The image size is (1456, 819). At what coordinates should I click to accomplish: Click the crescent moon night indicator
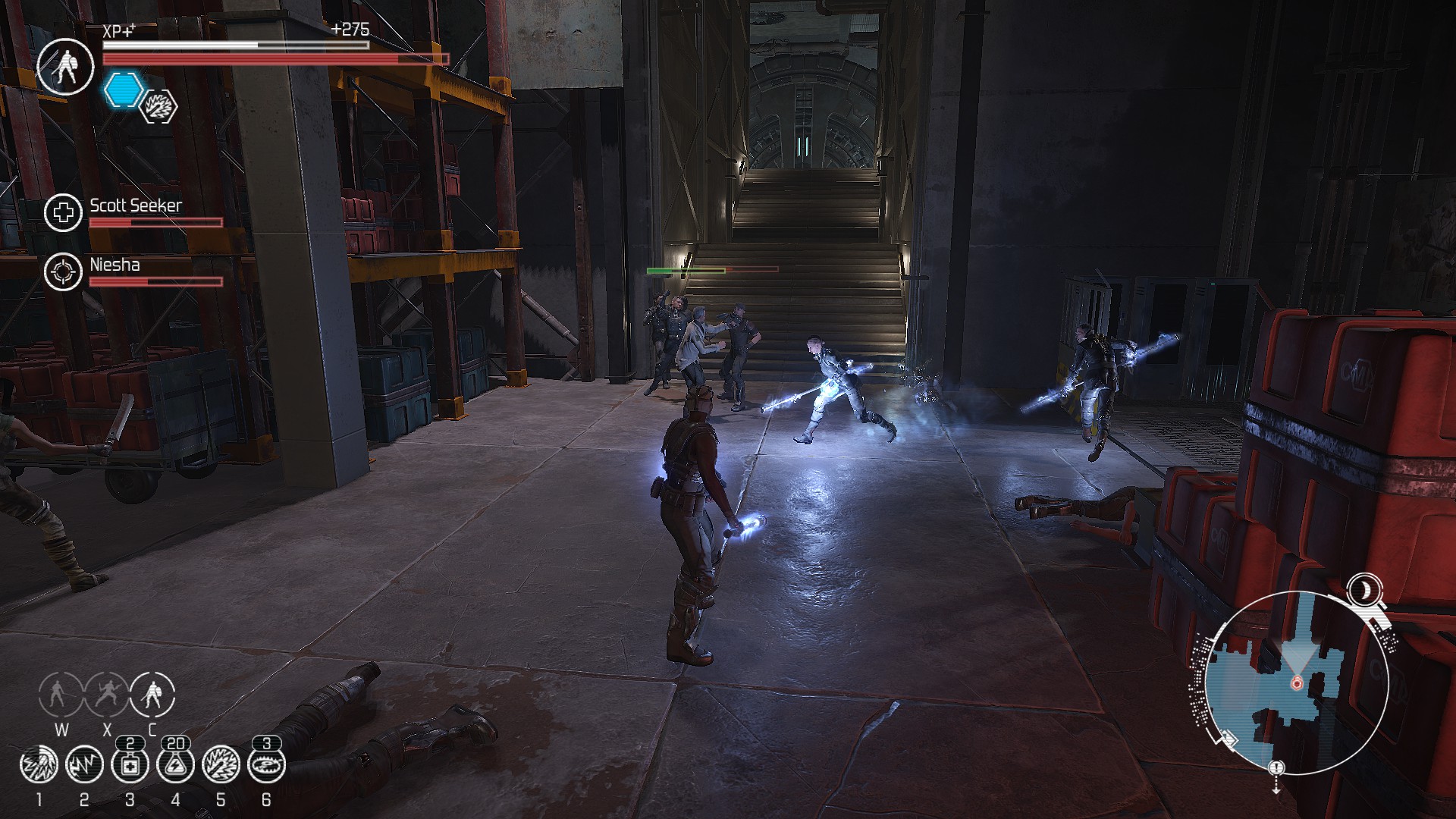(1364, 588)
